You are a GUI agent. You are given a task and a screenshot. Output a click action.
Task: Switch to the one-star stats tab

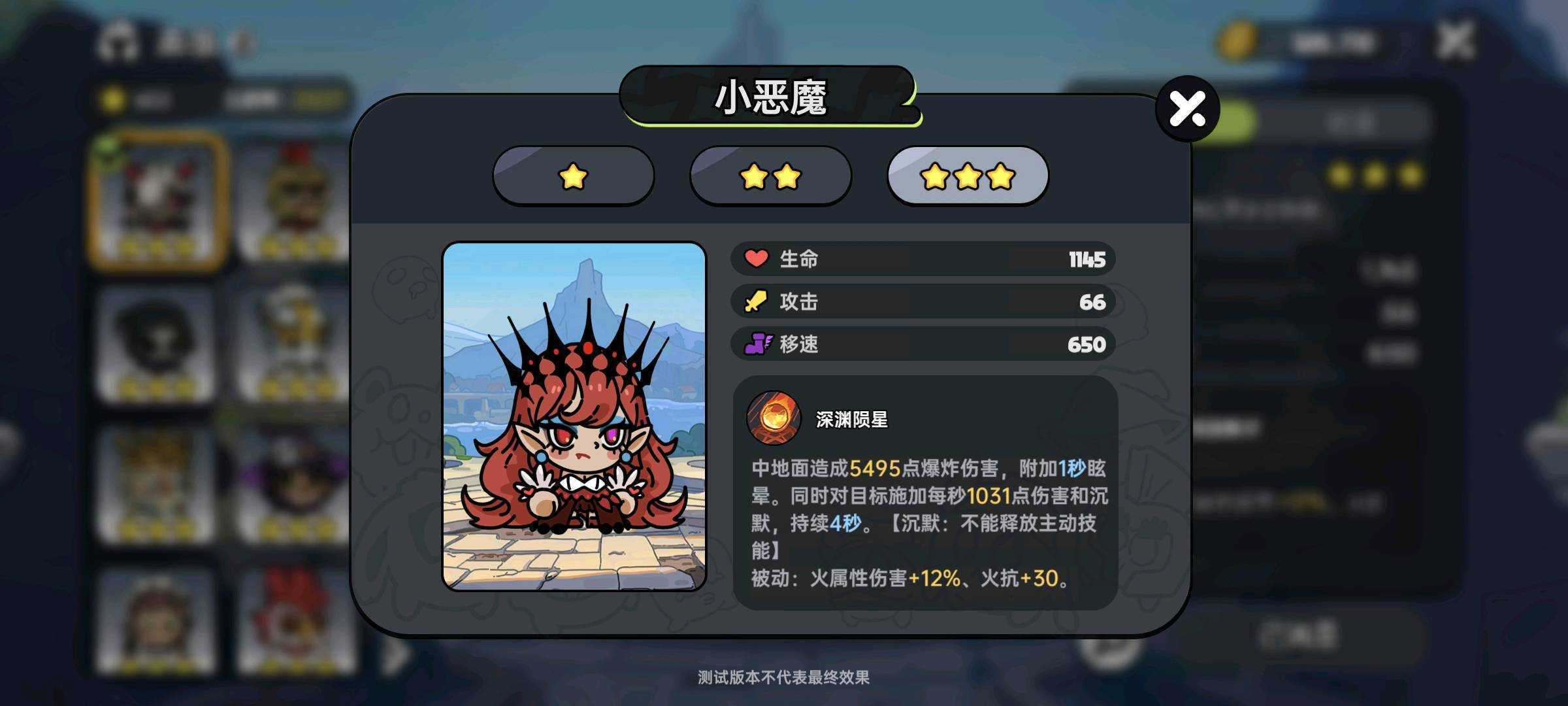[573, 176]
